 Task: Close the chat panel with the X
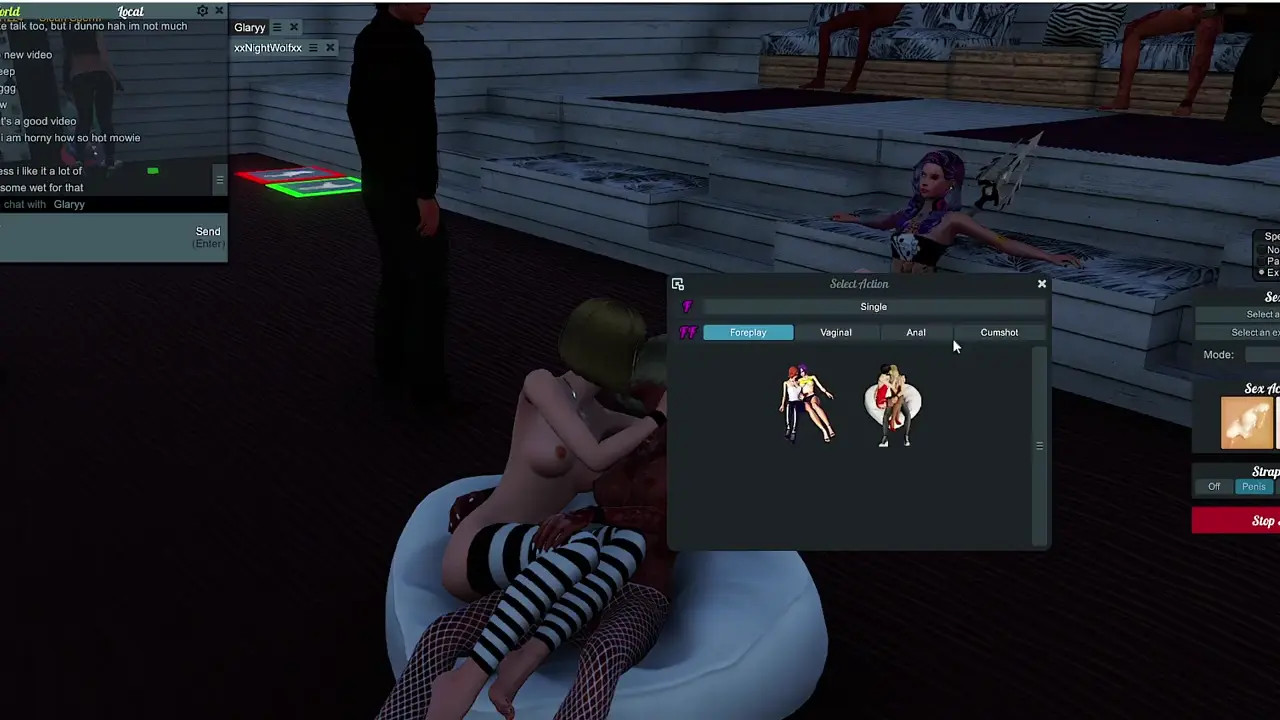(219, 11)
